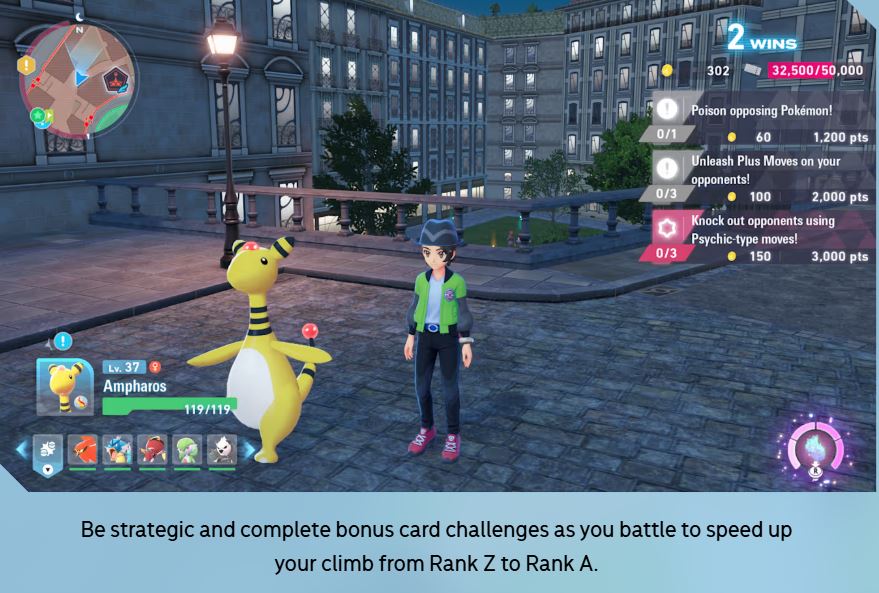Click the red crown pentagon map marker
This screenshot has height=593, width=879.
[x=119, y=76]
